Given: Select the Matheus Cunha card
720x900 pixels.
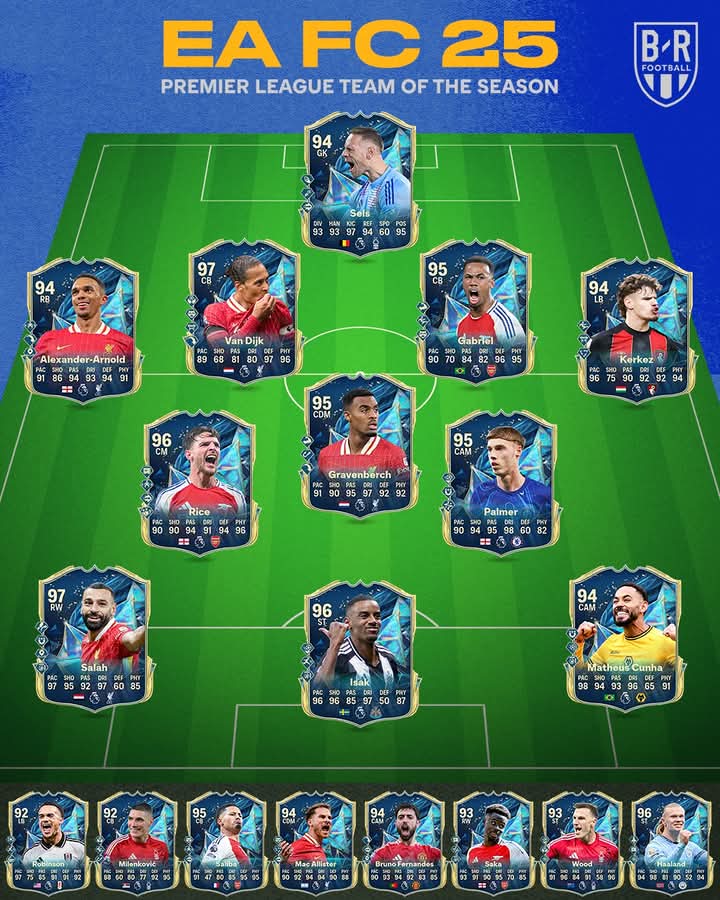Looking at the screenshot, I should (625, 637).
